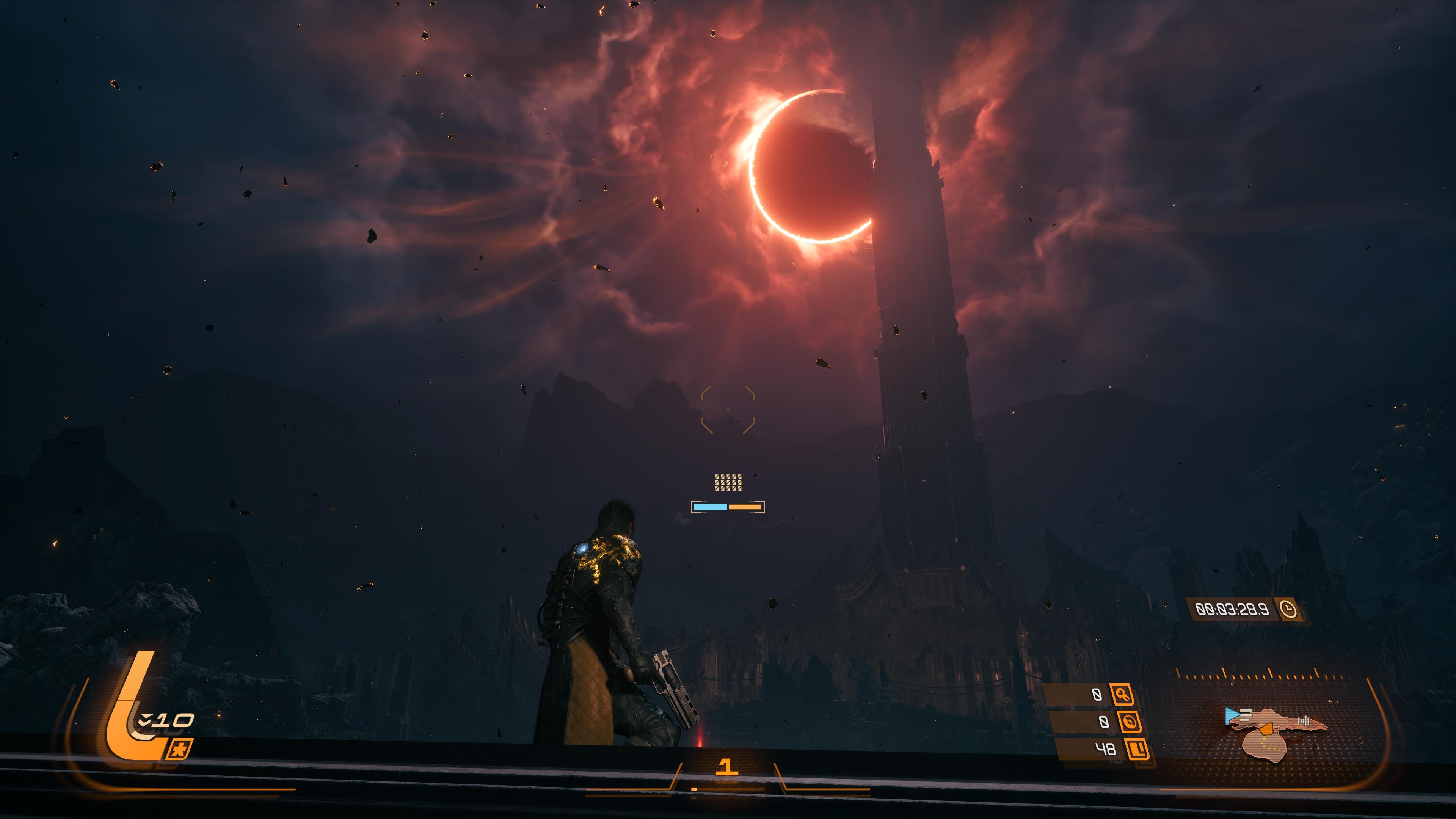This screenshot has width=1456, height=819.
Task: Select the white bars marker on the minimap
Action: coord(1304,721)
